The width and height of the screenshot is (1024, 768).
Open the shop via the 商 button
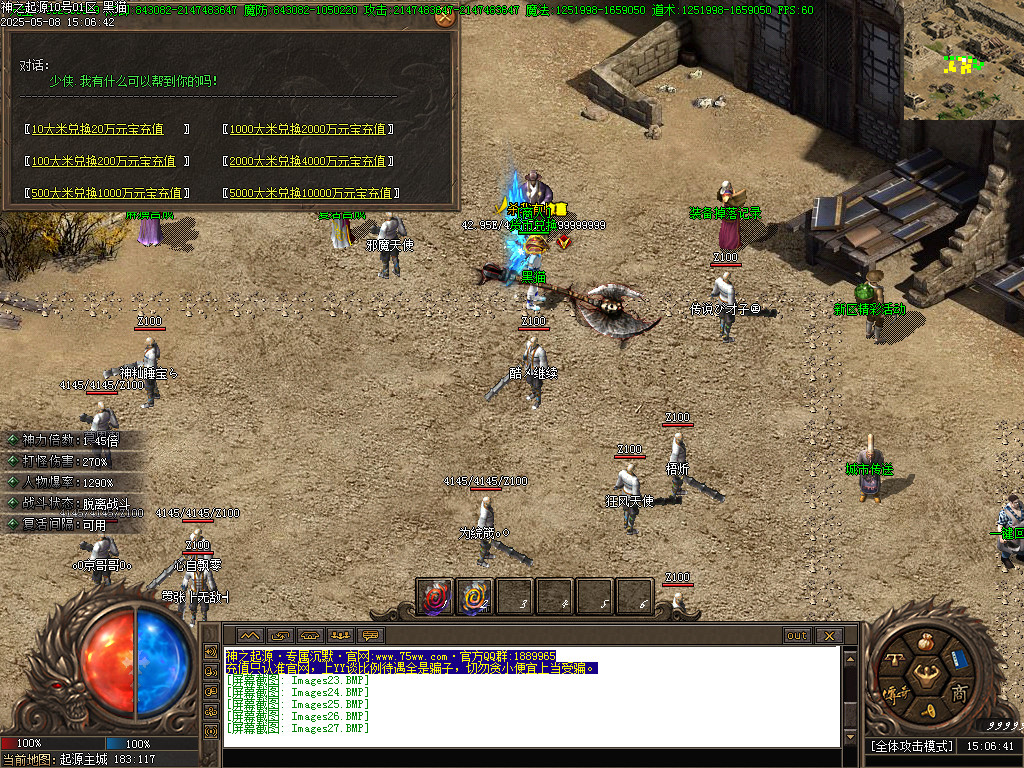[958, 692]
